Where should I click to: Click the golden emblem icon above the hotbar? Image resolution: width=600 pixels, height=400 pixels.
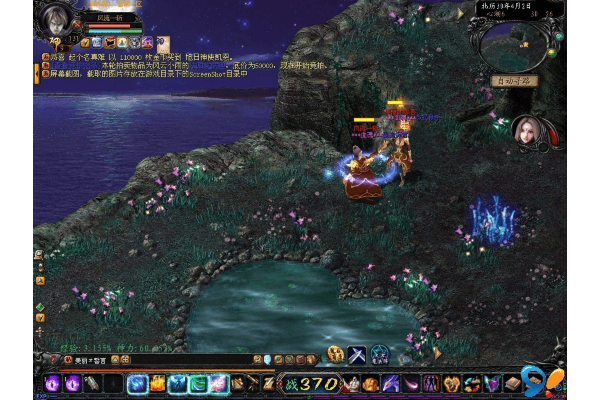point(336,354)
